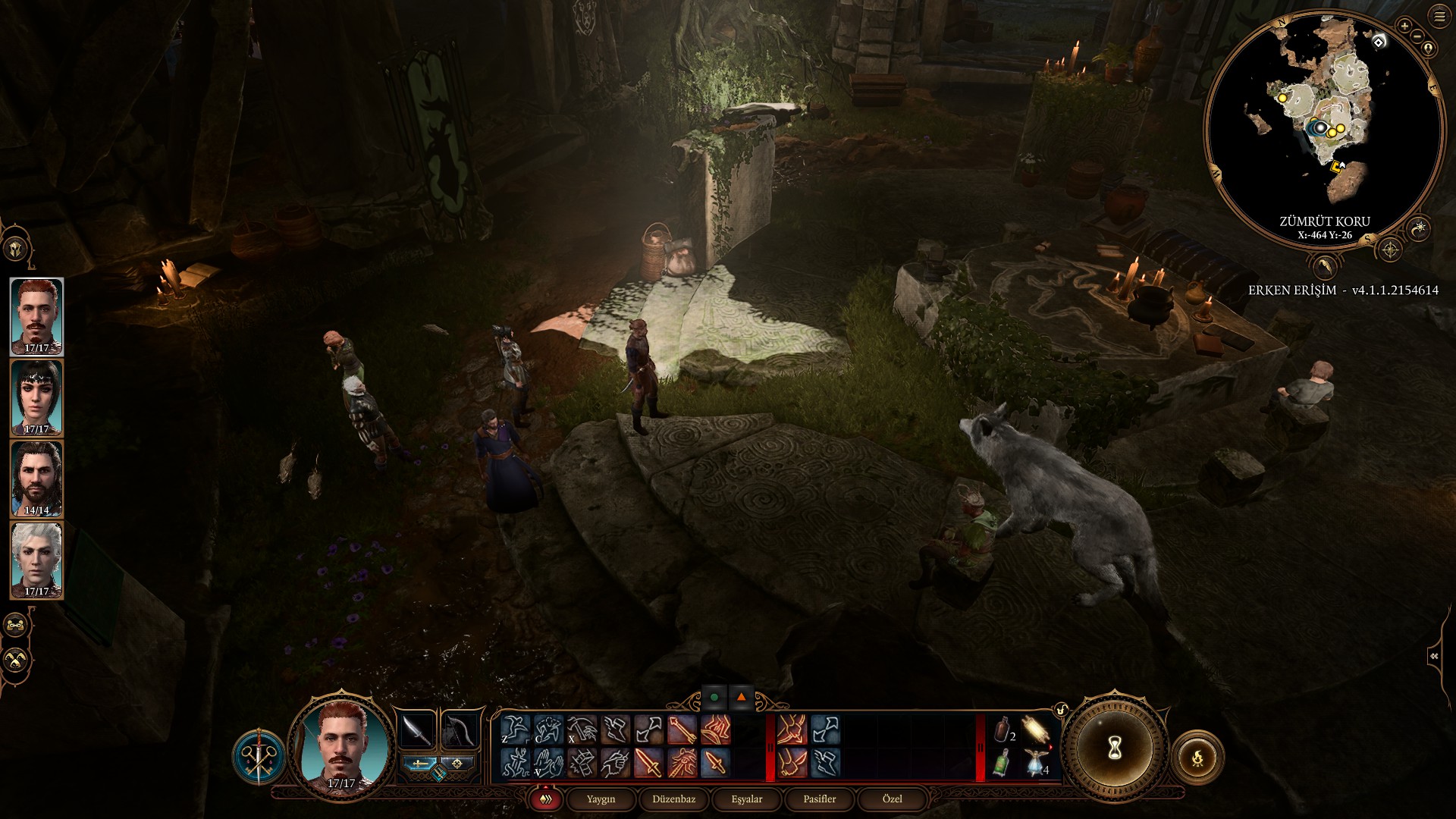Open the Yaygın hotbar tab
This screenshot has width=1456, height=819.
pos(601,799)
